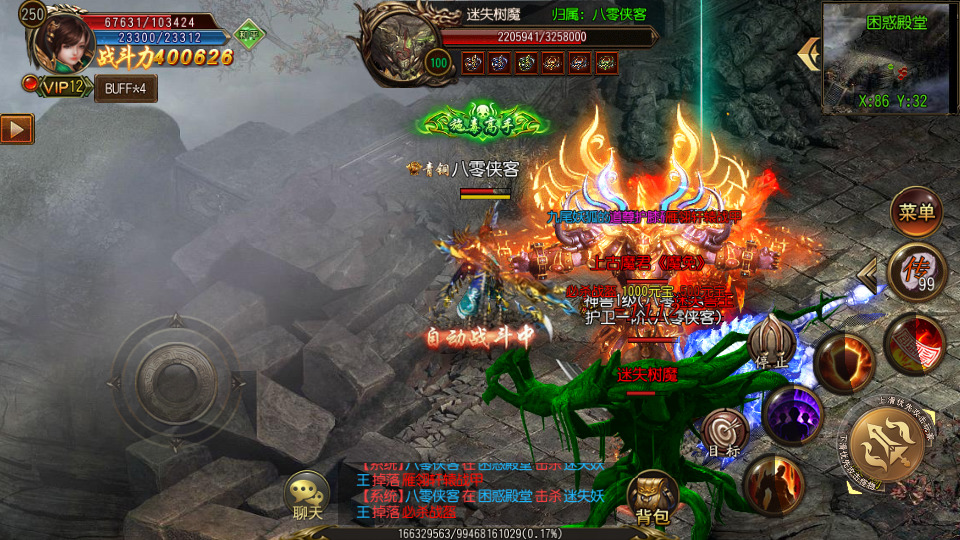Image resolution: width=960 pixels, height=540 pixels.
Task: Cast the purple shadow figures skill
Action: point(793,414)
